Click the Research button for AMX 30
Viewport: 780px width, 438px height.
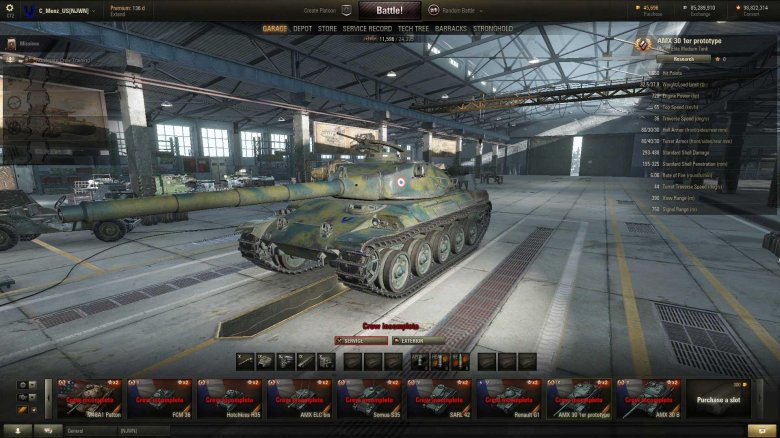[x=683, y=59]
